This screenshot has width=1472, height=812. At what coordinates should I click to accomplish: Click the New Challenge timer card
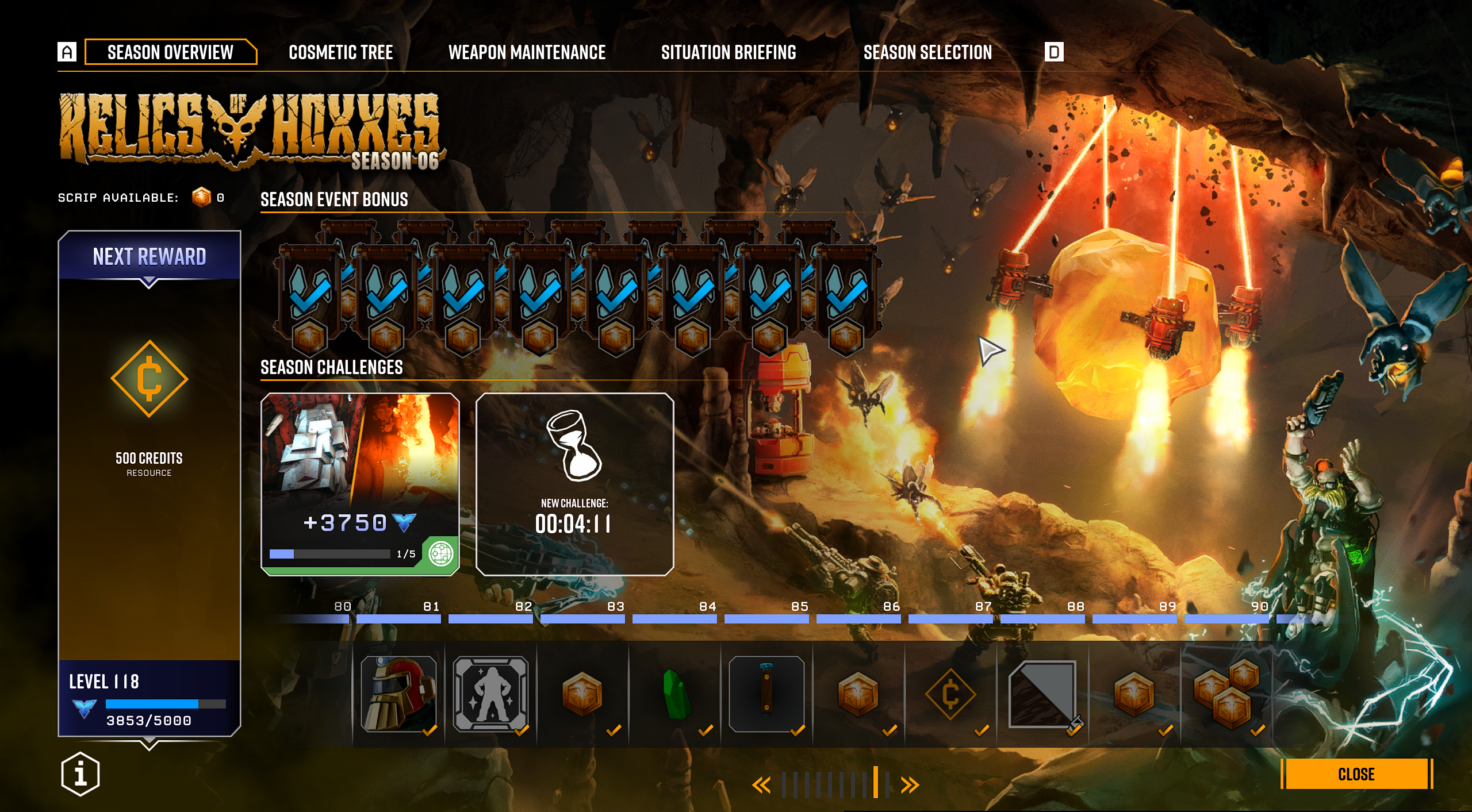coord(574,484)
